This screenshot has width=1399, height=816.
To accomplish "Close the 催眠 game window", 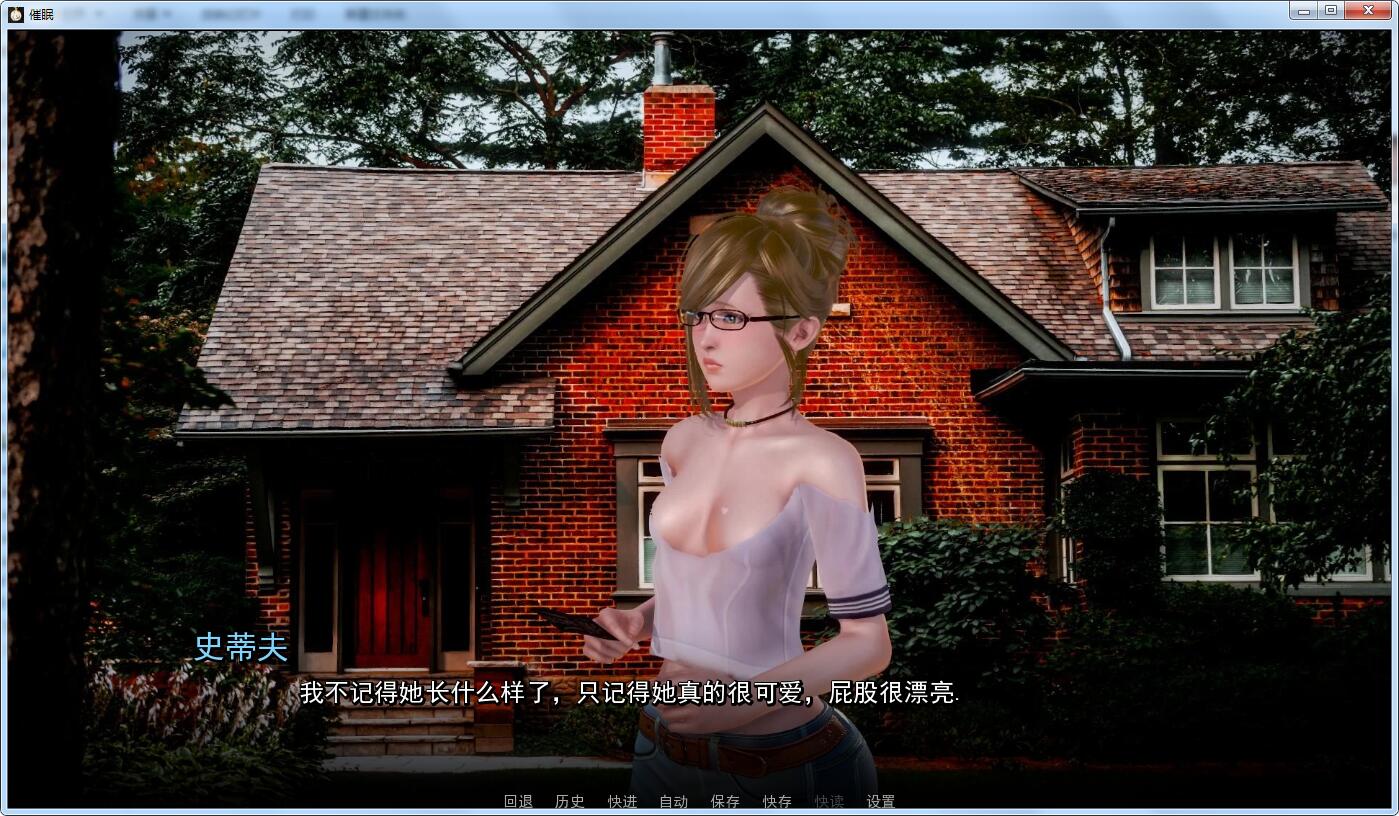I will (1367, 10).
